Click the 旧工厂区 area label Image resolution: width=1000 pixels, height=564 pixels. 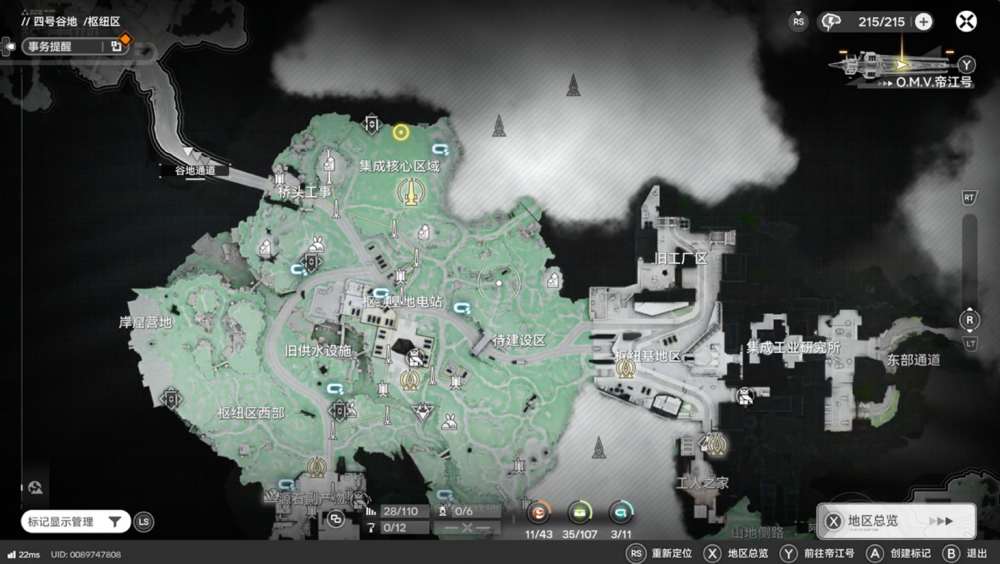[680, 258]
